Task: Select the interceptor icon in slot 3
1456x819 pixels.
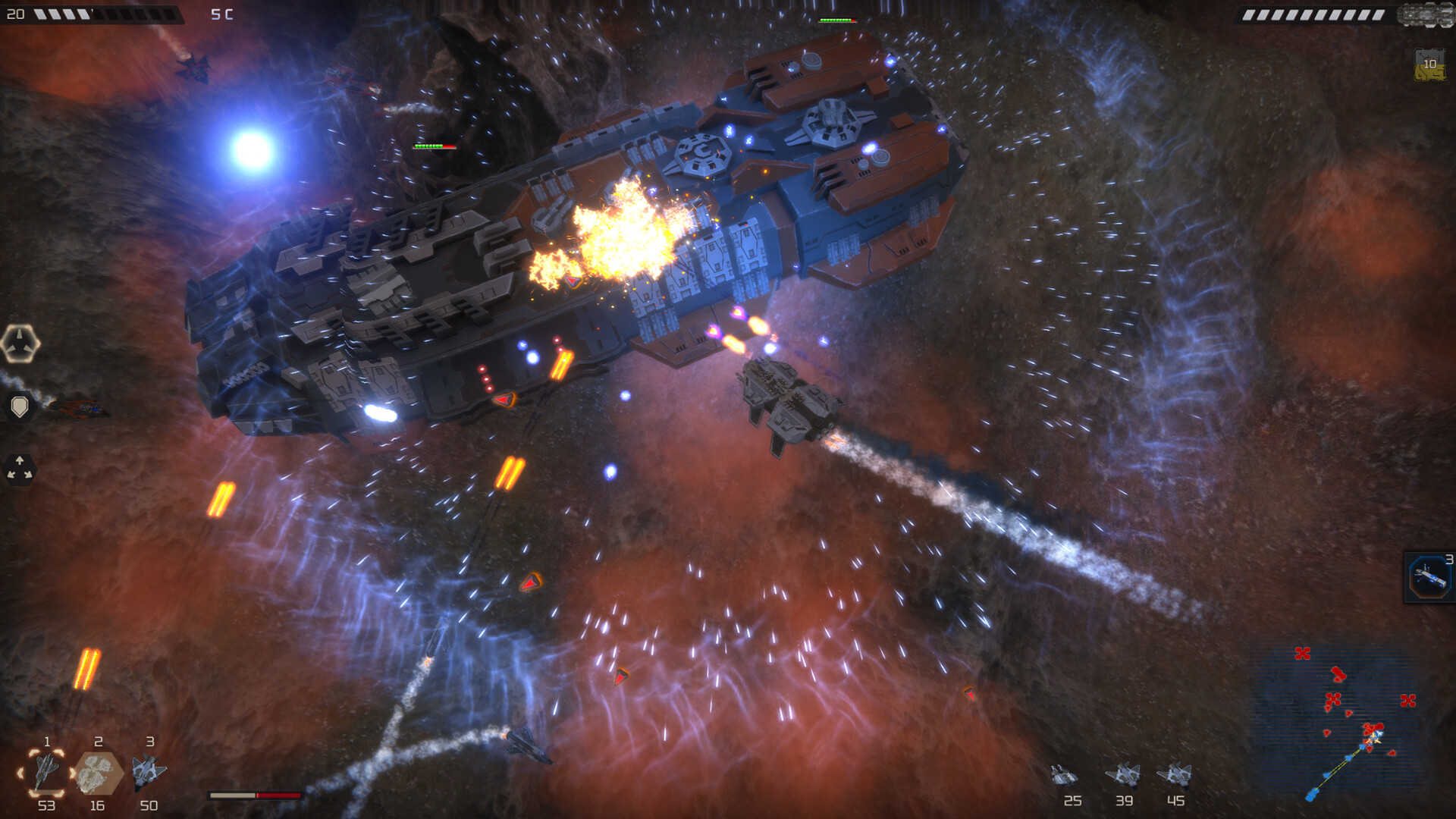Action: pyautogui.click(x=149, y=772)
